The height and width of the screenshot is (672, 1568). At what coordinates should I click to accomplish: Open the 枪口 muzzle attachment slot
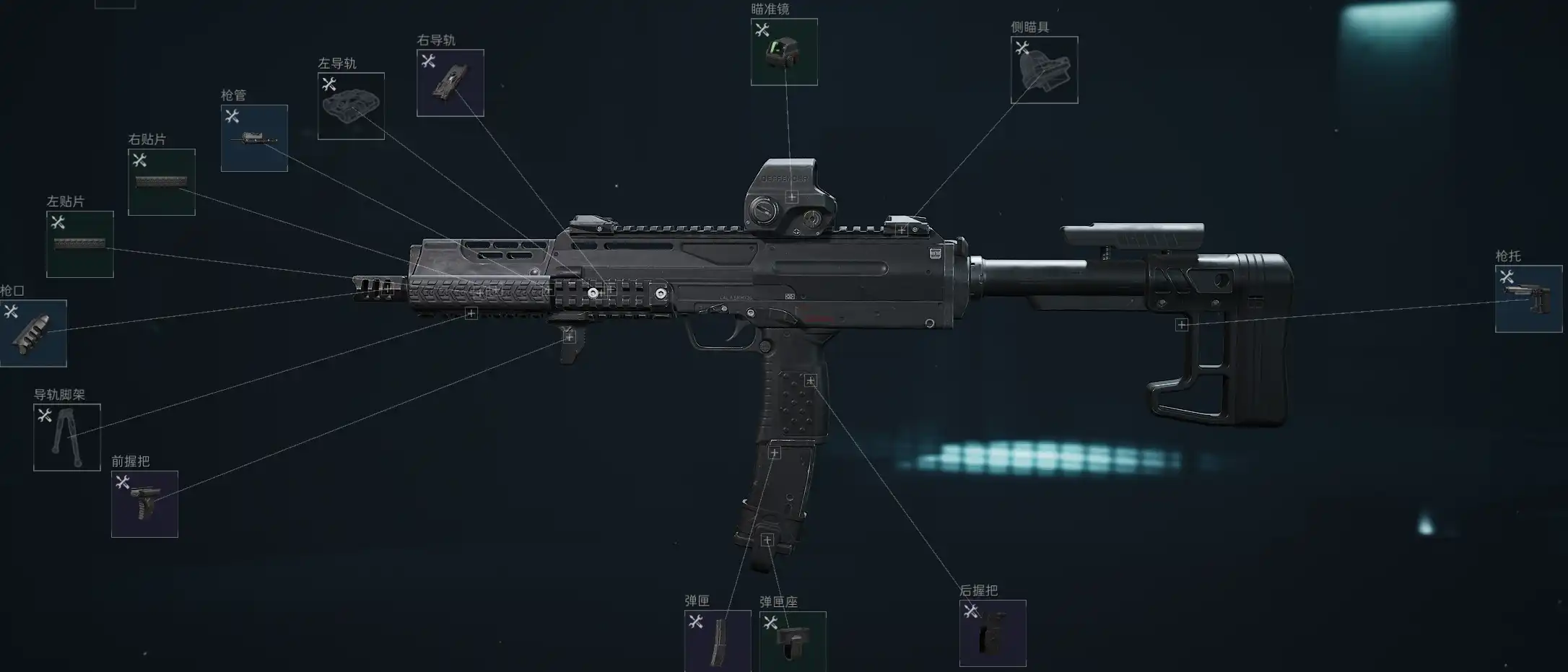(32, 333)
